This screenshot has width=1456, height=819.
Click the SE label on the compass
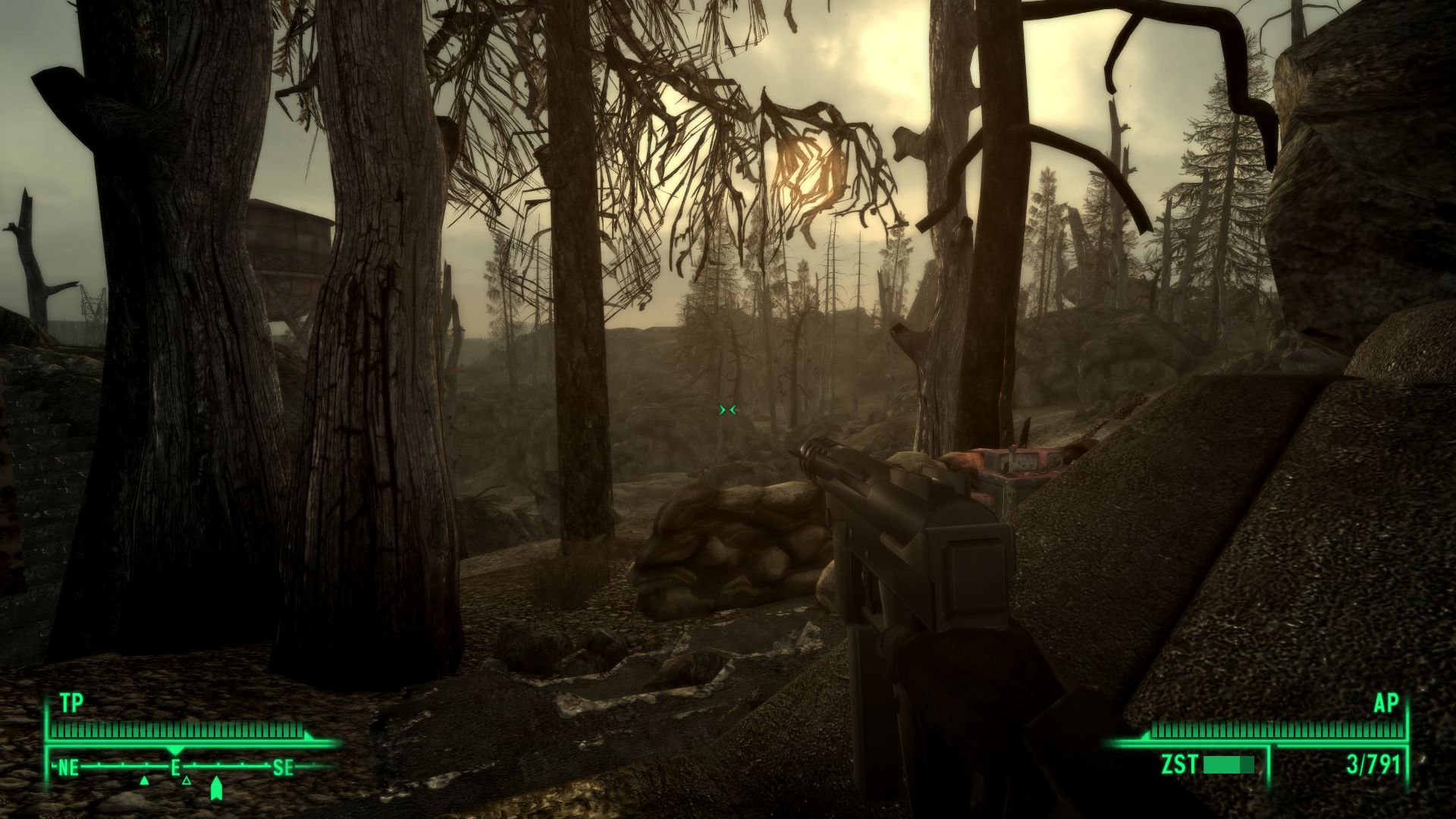coord(284,768)
